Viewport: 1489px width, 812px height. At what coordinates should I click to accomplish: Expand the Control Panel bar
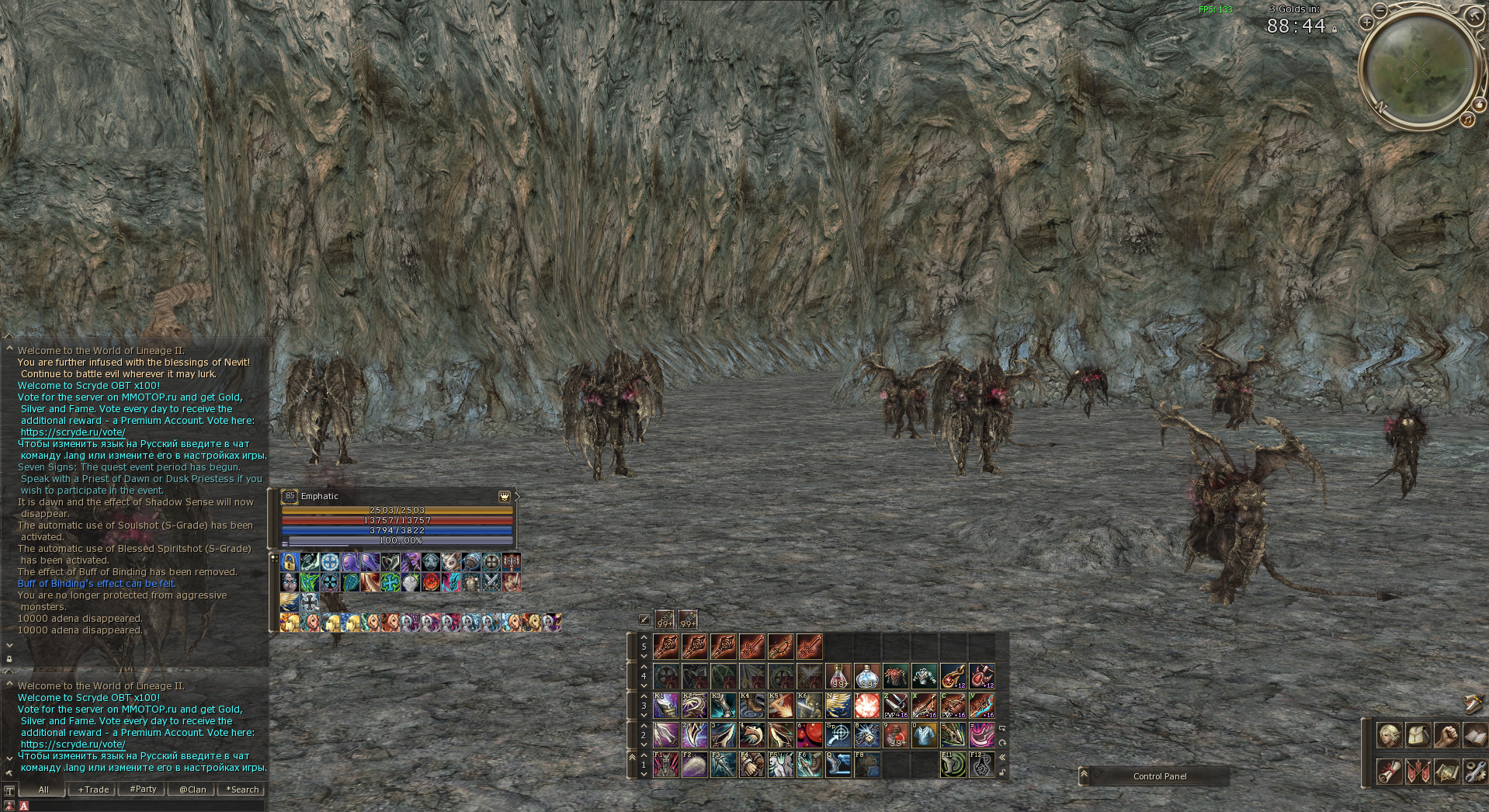coord(1085,776)
